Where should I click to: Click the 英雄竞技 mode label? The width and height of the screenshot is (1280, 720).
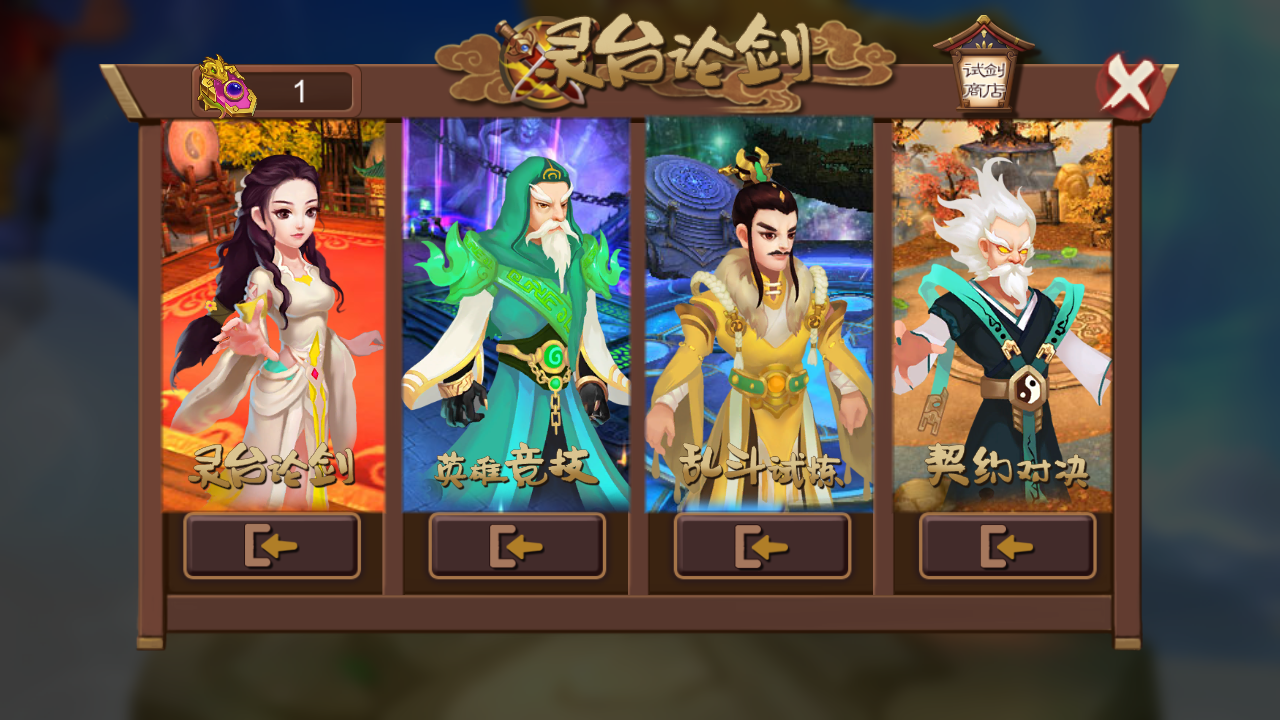click(x=517, y=467)
